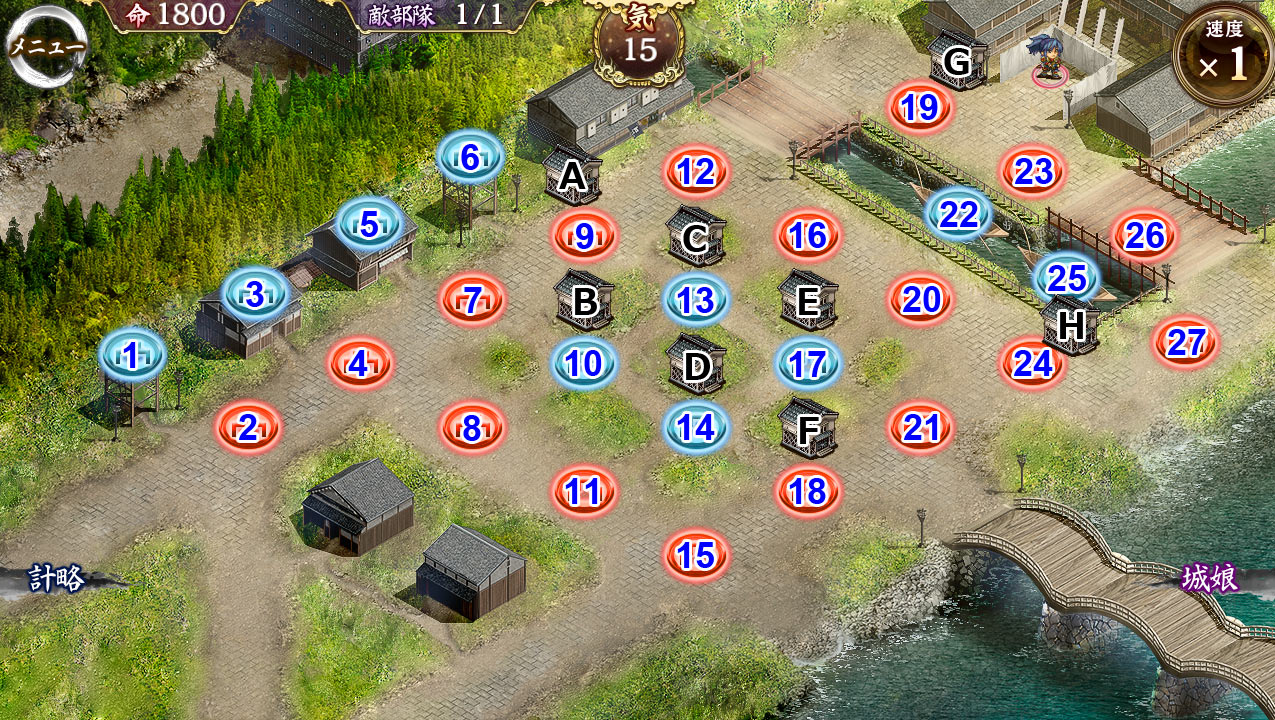Image resolution: width=1275 pixels, height=720 pixels.
Task: Pick red deployment tile 12
Action: coord(695,172)
